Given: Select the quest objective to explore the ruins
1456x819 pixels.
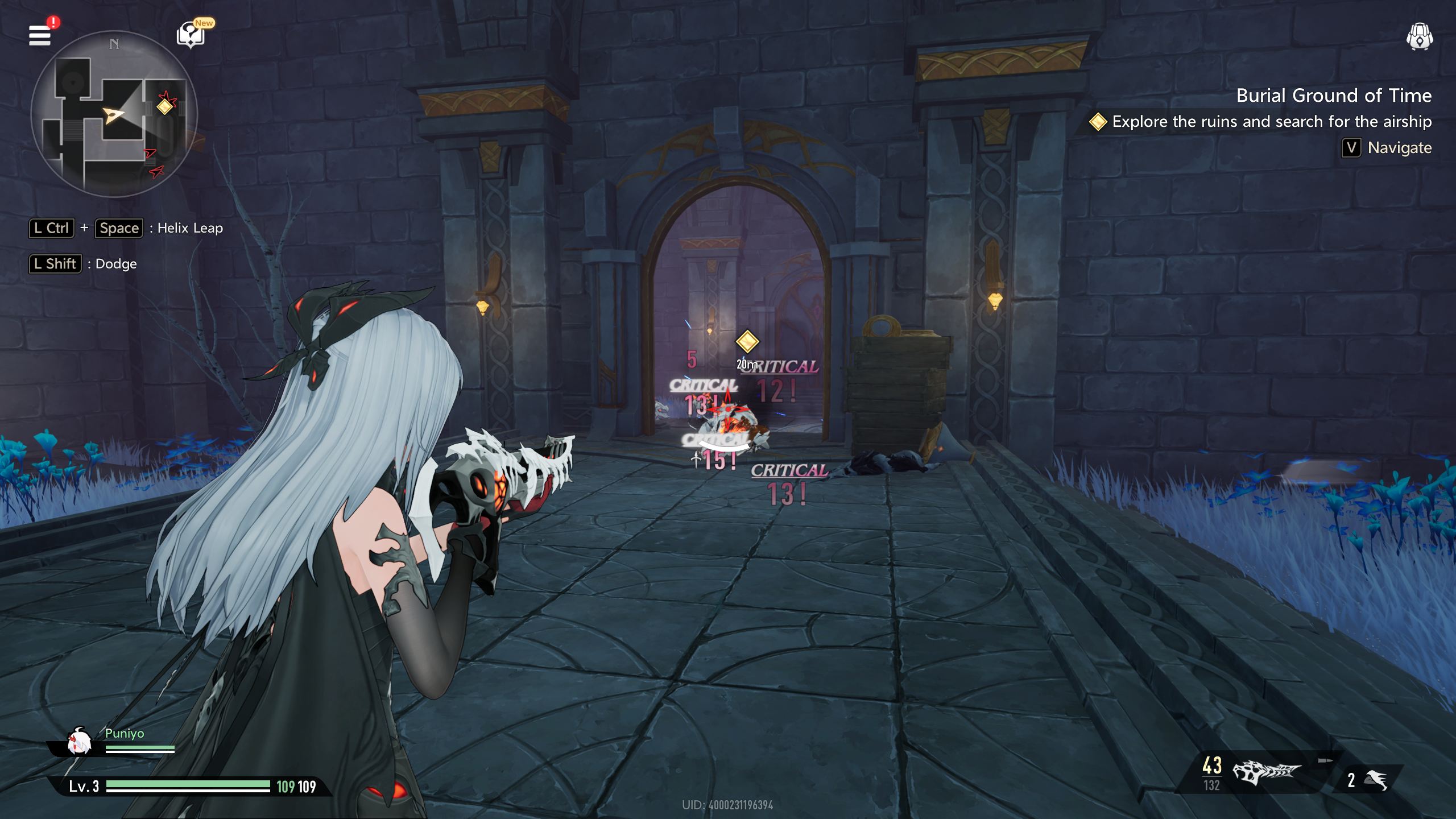Looking at the screenshot, I should [1271, 122].
